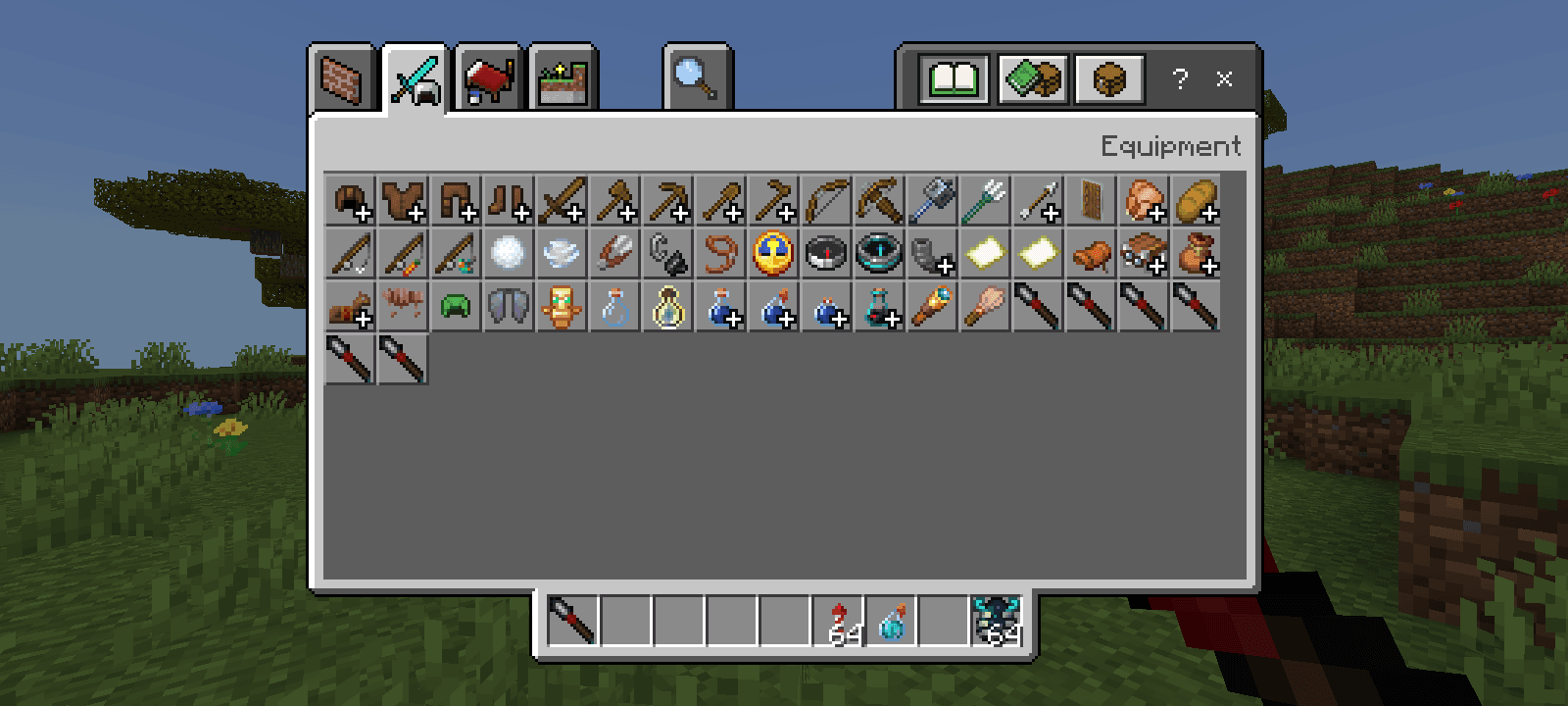Select the elytra wings
This screenshot has width=1568, height=706.
(x=509, y=306)
